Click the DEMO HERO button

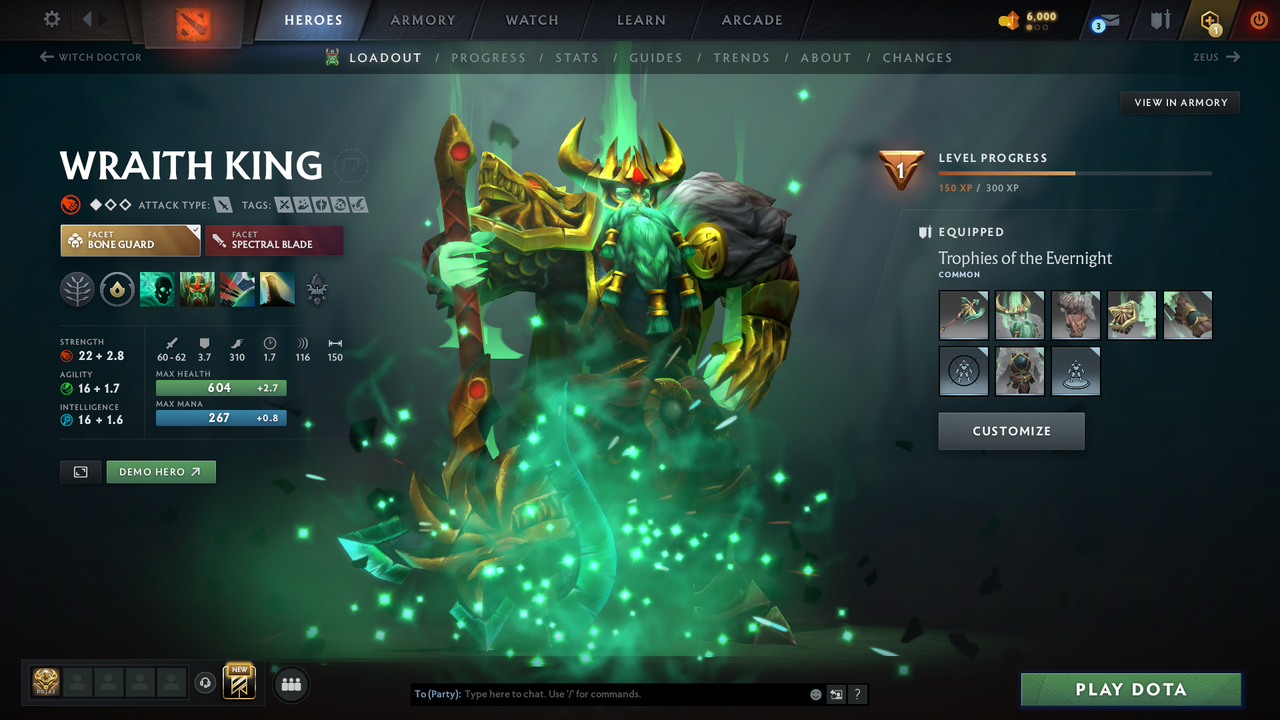tap(160, 471)
